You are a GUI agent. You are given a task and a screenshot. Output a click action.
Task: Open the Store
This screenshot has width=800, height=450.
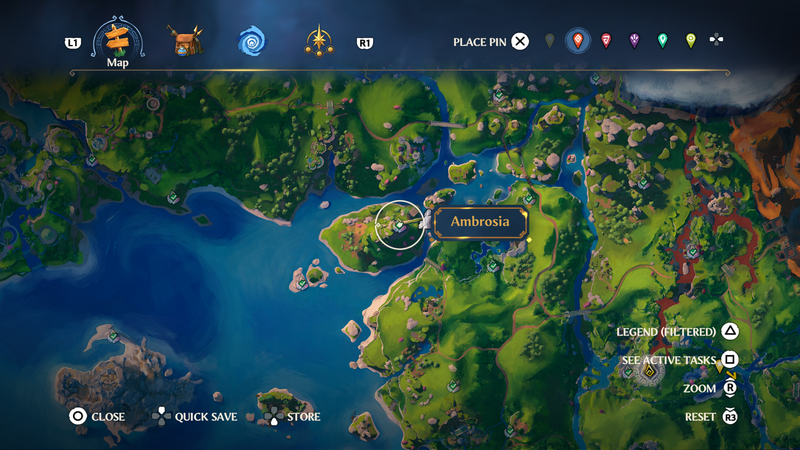tap(272, 416)
